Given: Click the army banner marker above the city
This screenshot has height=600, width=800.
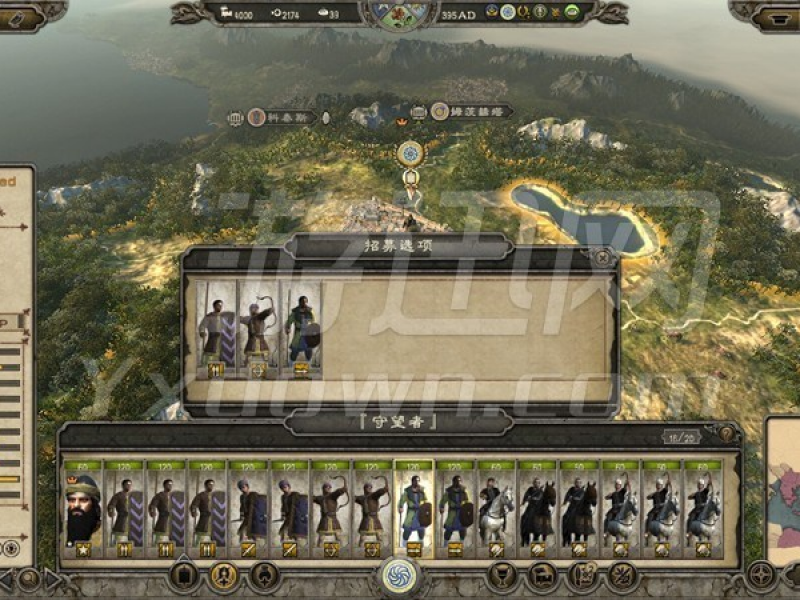Looking at the screenshot, I should point(410,154).
